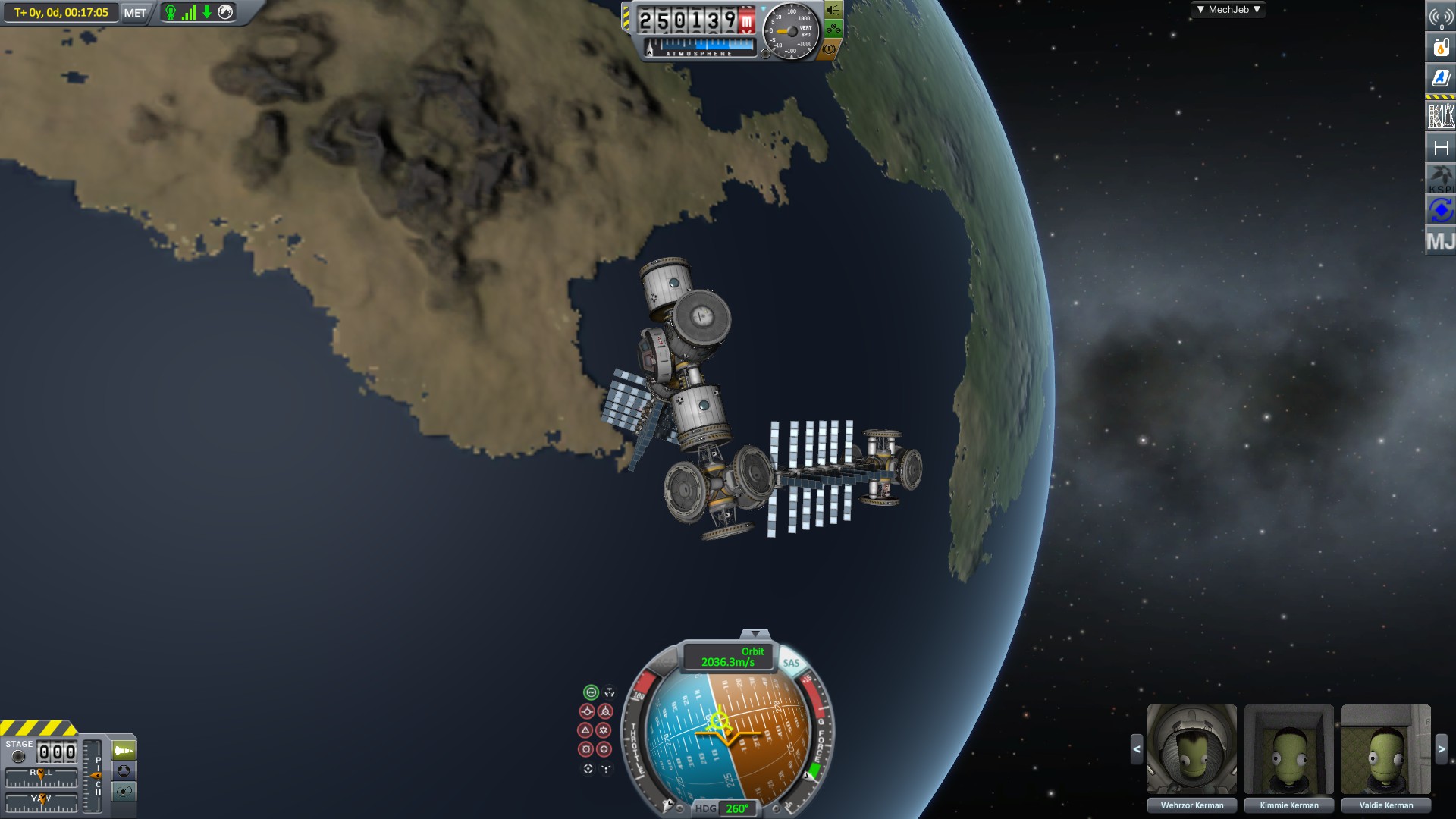
Task: Switch to maneuver mode gauge icon
Action: point(124,792)
